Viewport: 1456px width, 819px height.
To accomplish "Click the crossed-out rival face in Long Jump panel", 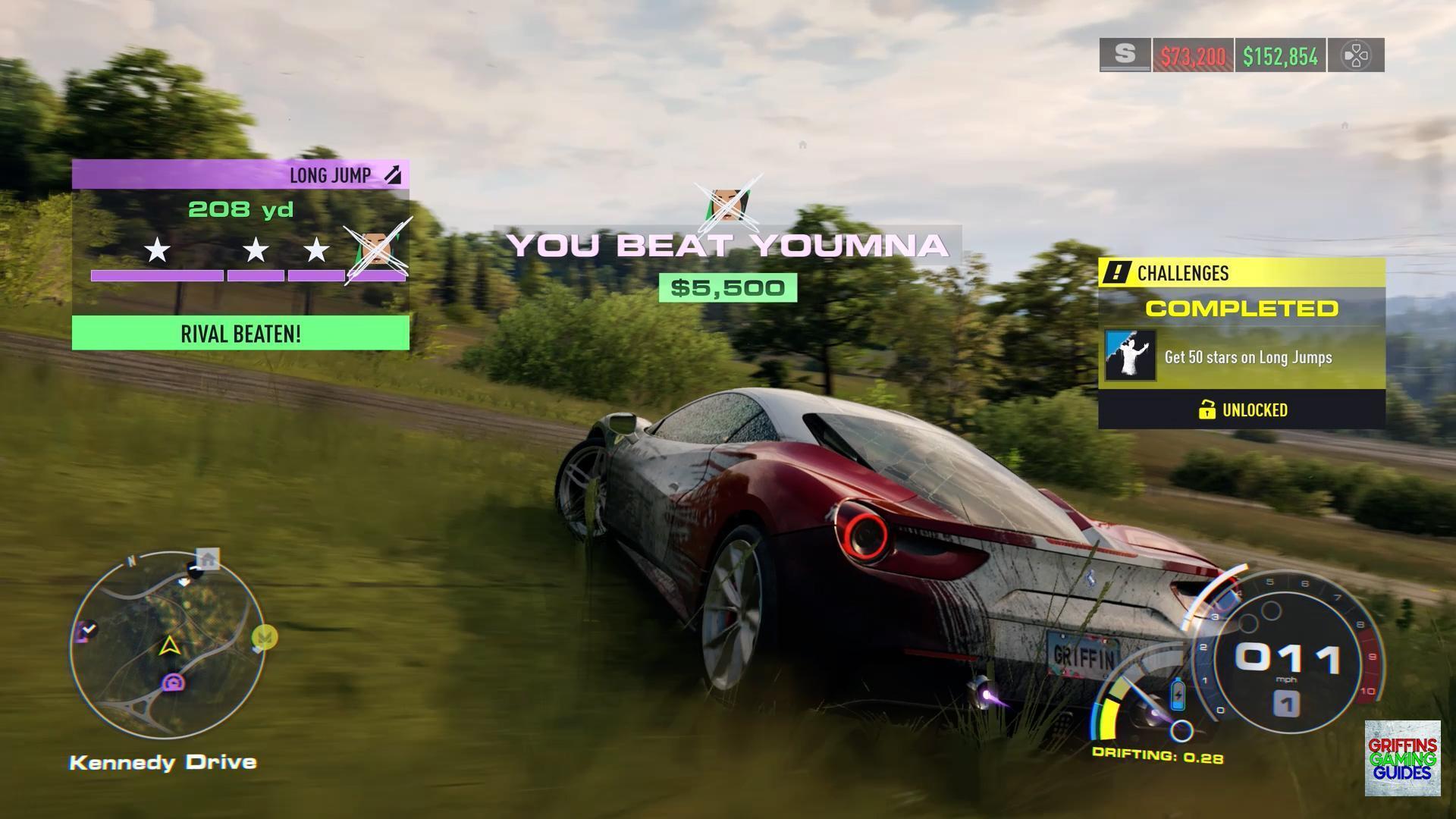I will tap(377, 249).
